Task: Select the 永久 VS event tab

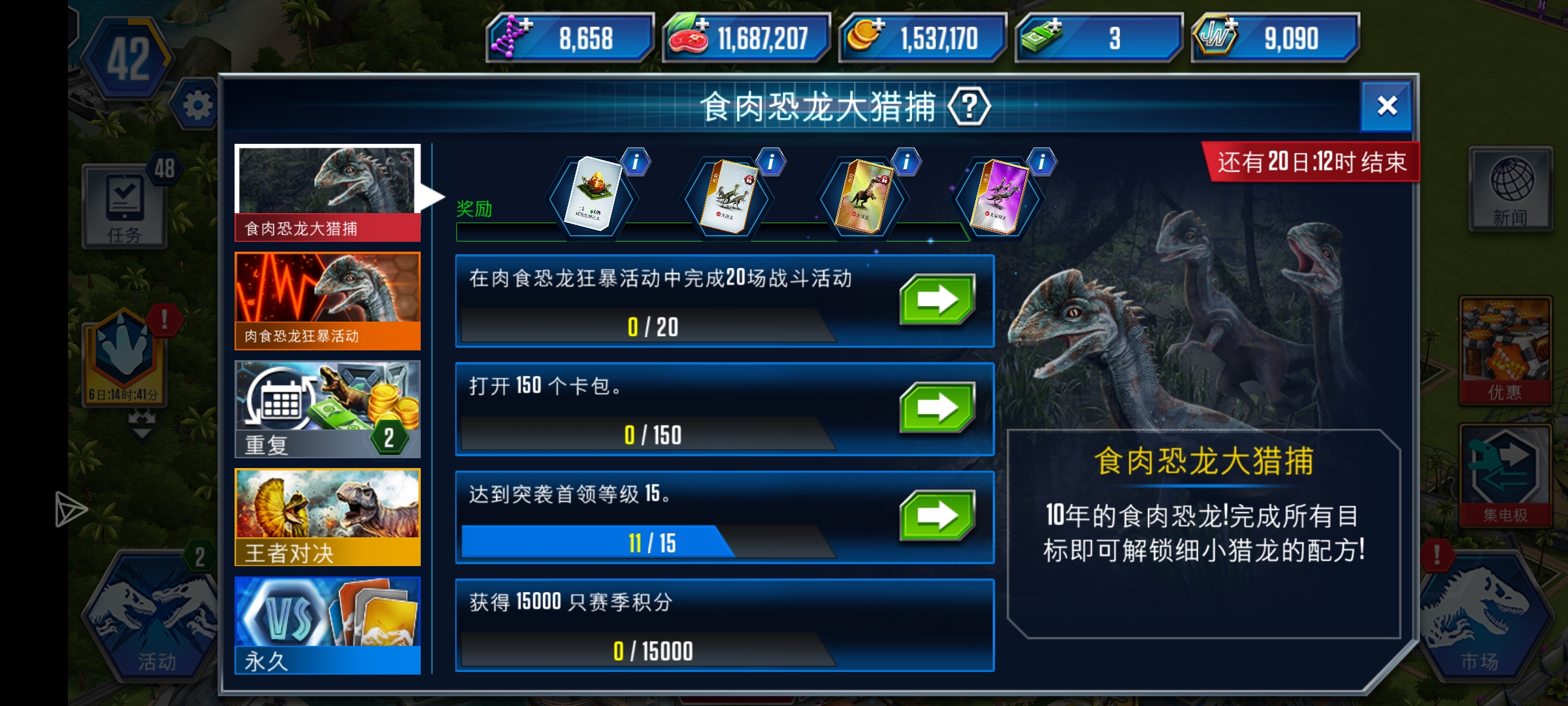Action: 327,624
